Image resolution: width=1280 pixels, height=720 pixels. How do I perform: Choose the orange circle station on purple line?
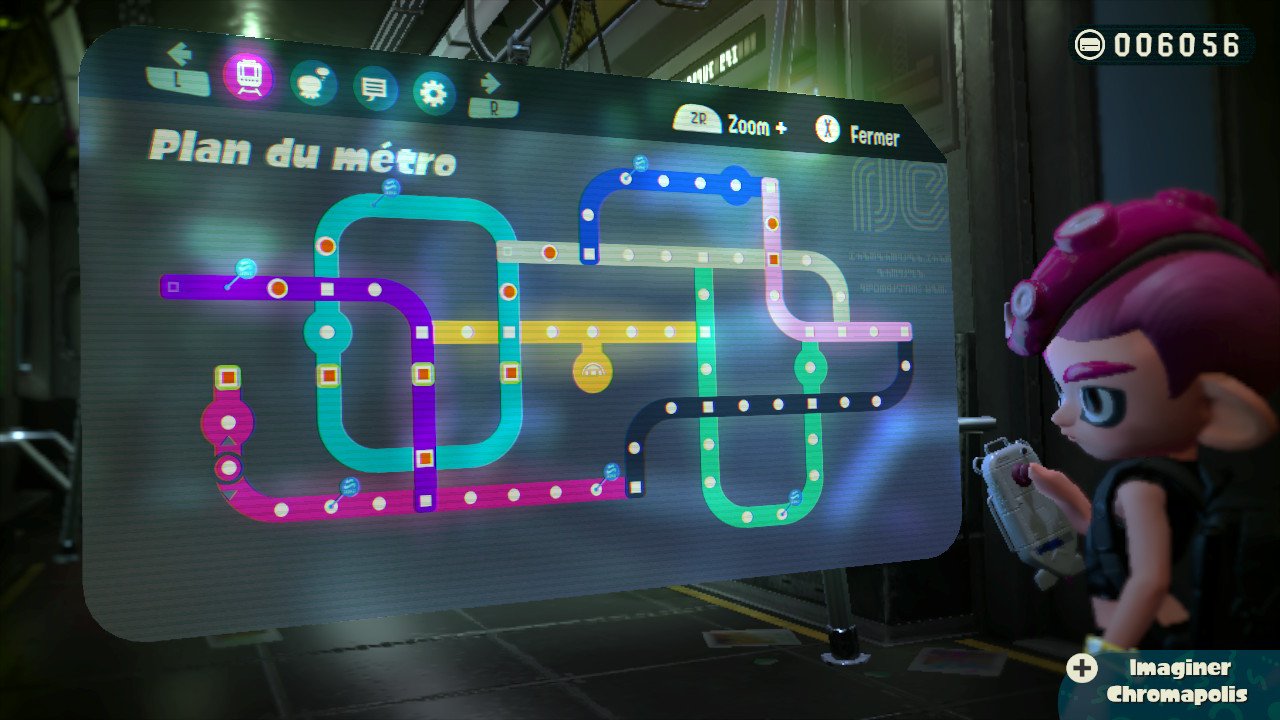coord(278,289)
